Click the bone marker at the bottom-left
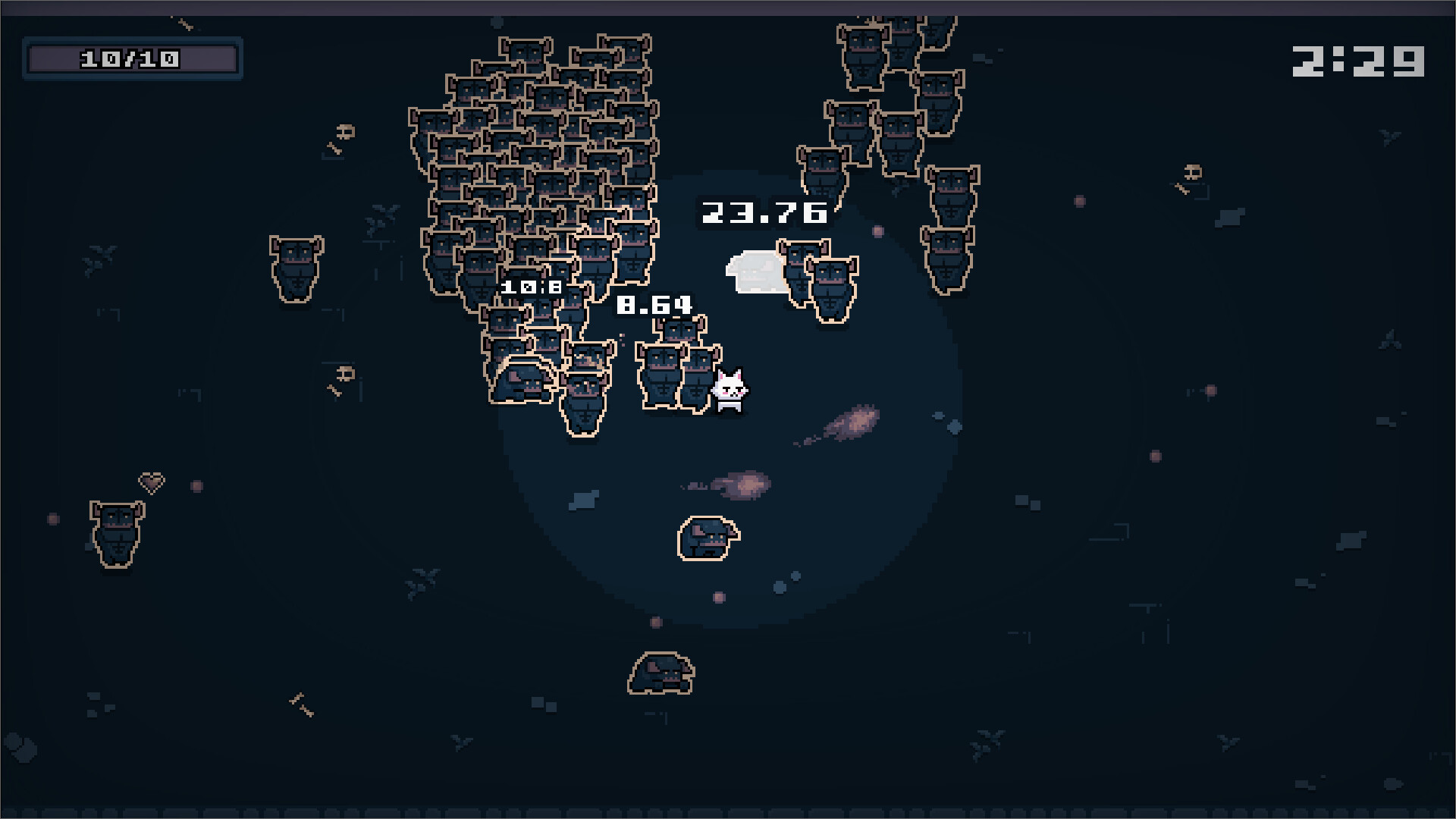This screenshot has width=1456, height=819. pyautogui.click(x=301, y=705)
